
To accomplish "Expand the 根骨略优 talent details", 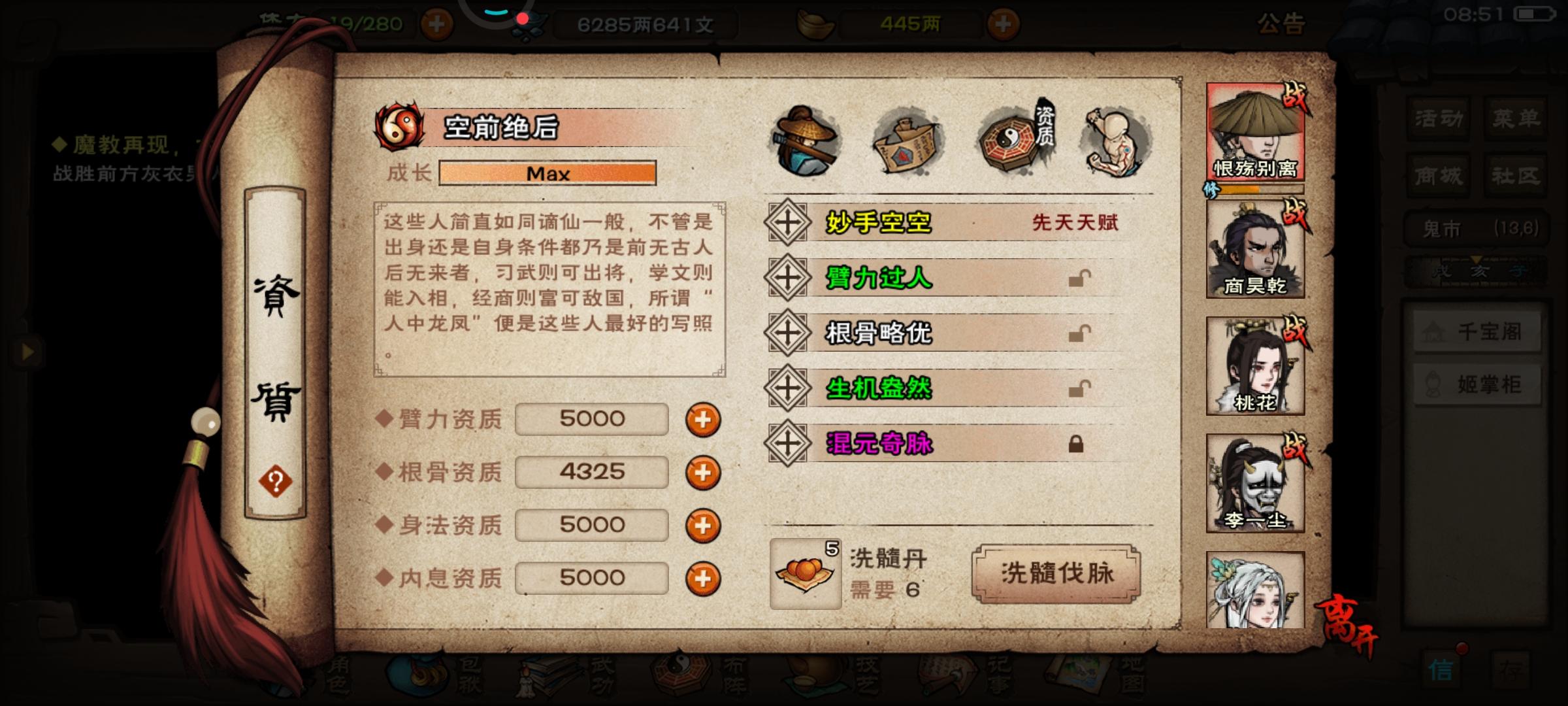I will [x=787, y=333].
